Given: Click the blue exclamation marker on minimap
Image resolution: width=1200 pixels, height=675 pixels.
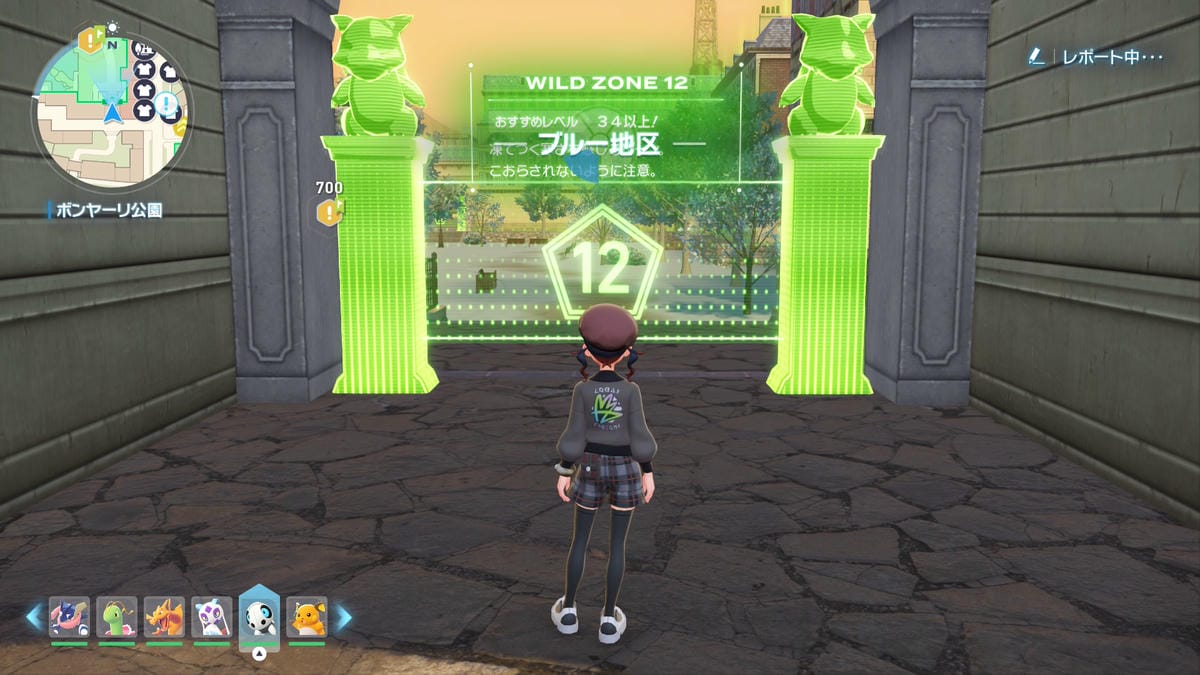Looking at the screenshot, I should (167, 104).
